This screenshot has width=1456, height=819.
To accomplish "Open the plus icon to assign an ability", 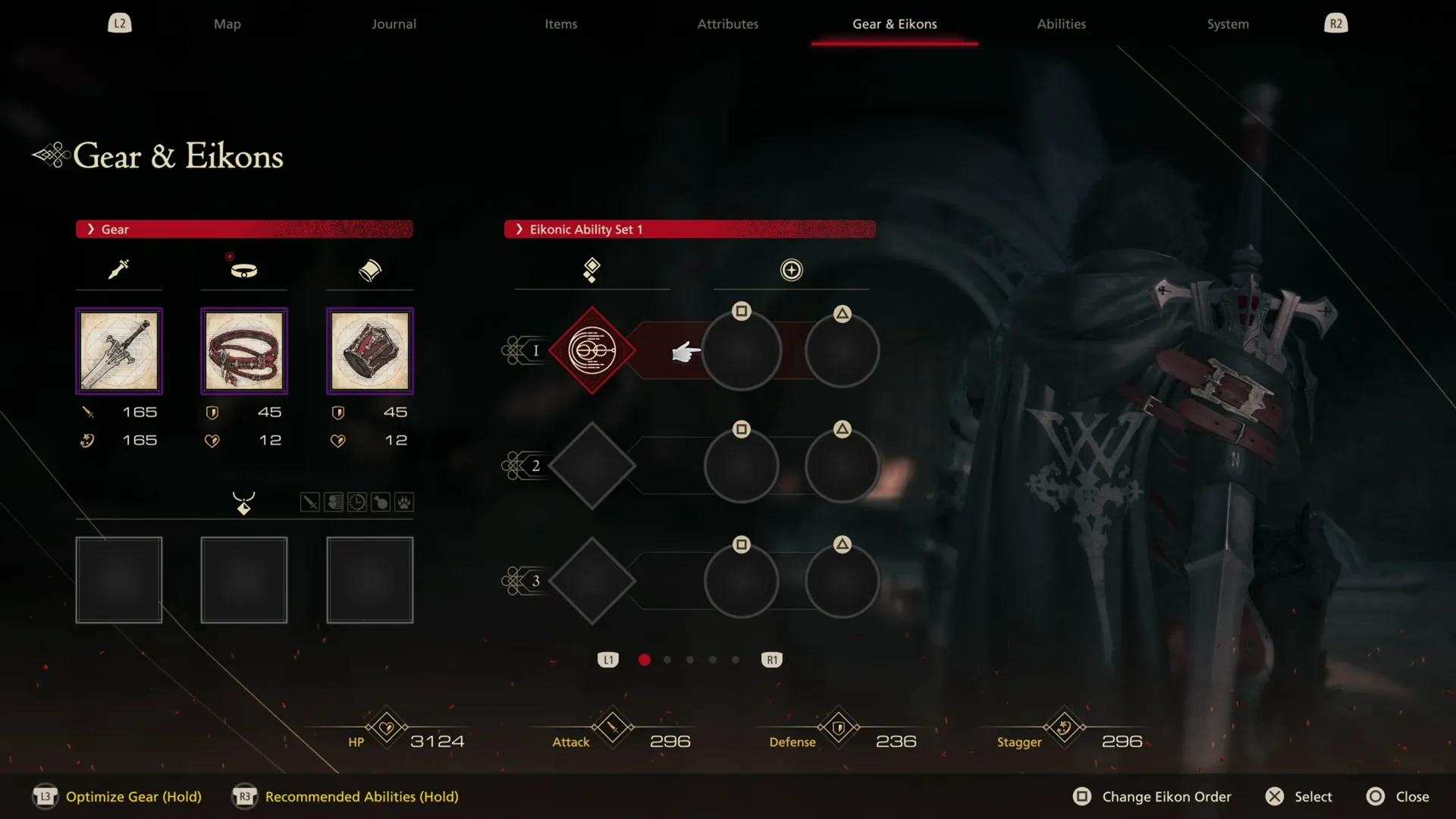I will coord(791,270).
